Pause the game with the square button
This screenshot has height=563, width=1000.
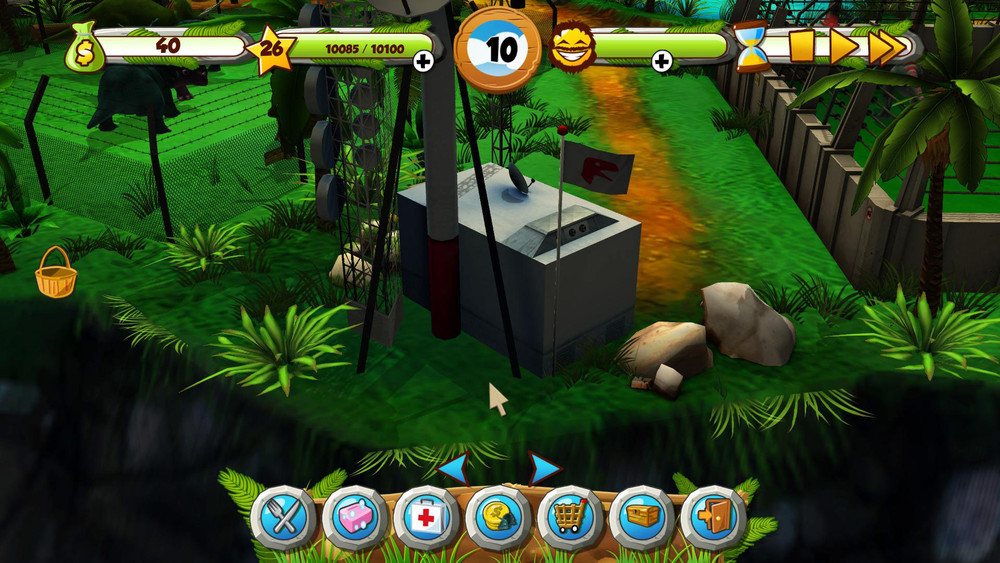802,46
